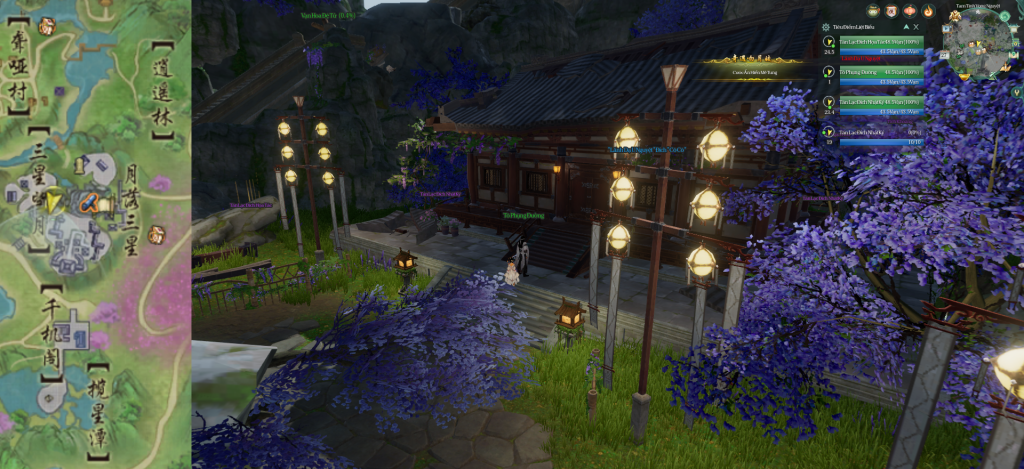
Task: Open the orange flame icon
Action: (x=927, y=12)
